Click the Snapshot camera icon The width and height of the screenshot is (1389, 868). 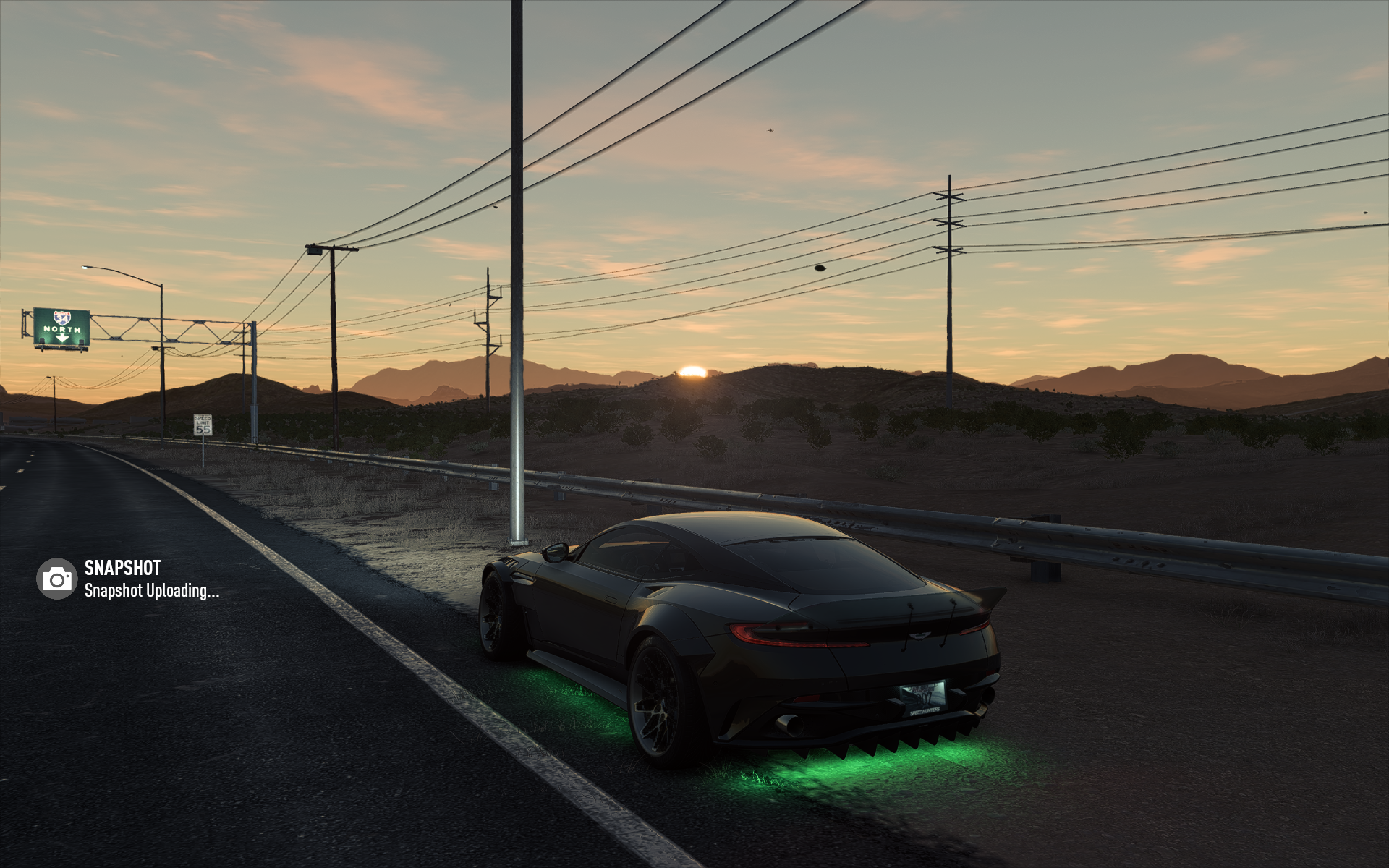(56, 579)
